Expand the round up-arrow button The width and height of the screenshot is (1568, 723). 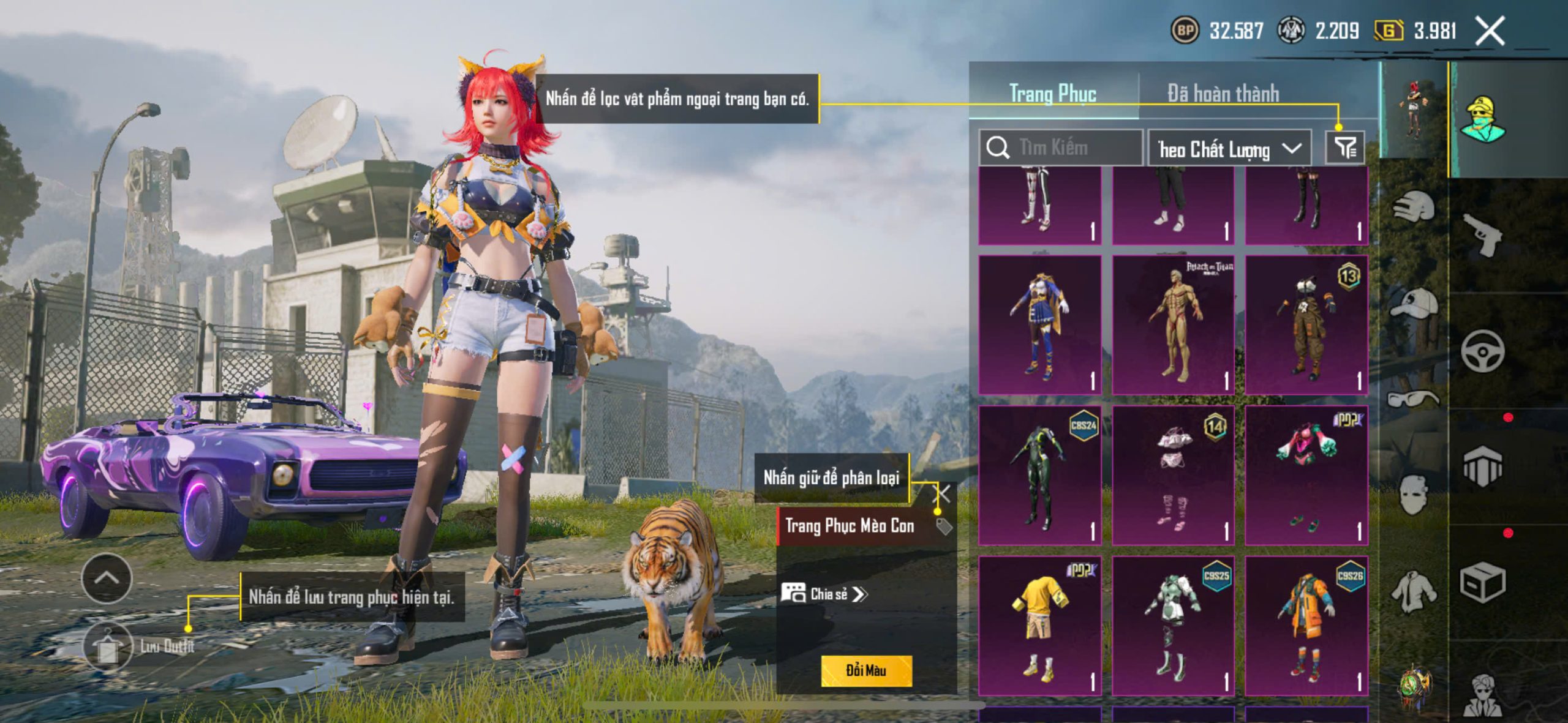[x=107, y=578]
